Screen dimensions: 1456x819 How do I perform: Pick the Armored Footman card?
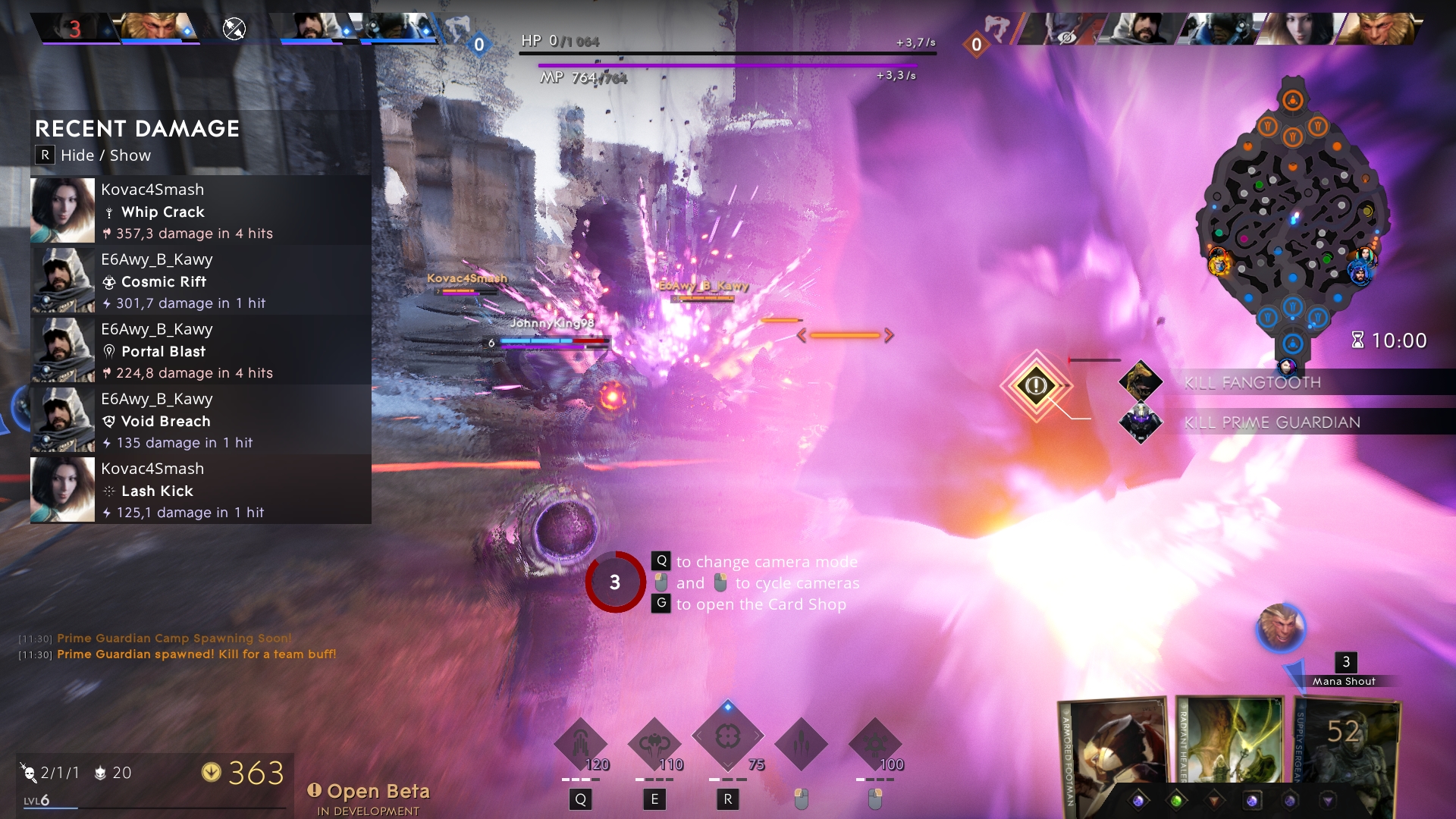[x=1112, y=751]
